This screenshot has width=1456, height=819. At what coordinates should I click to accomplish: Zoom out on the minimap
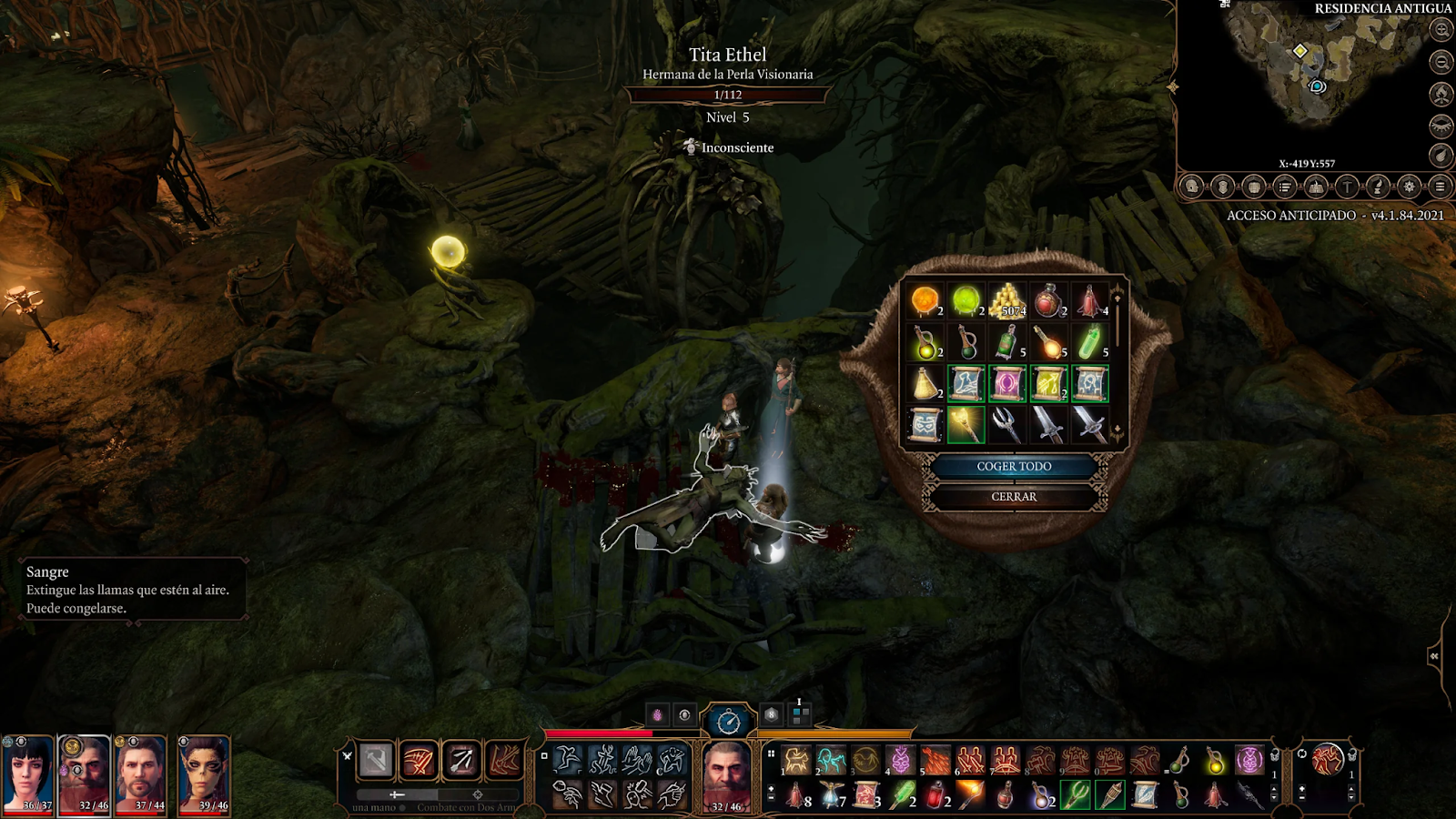coord(1441,62)
